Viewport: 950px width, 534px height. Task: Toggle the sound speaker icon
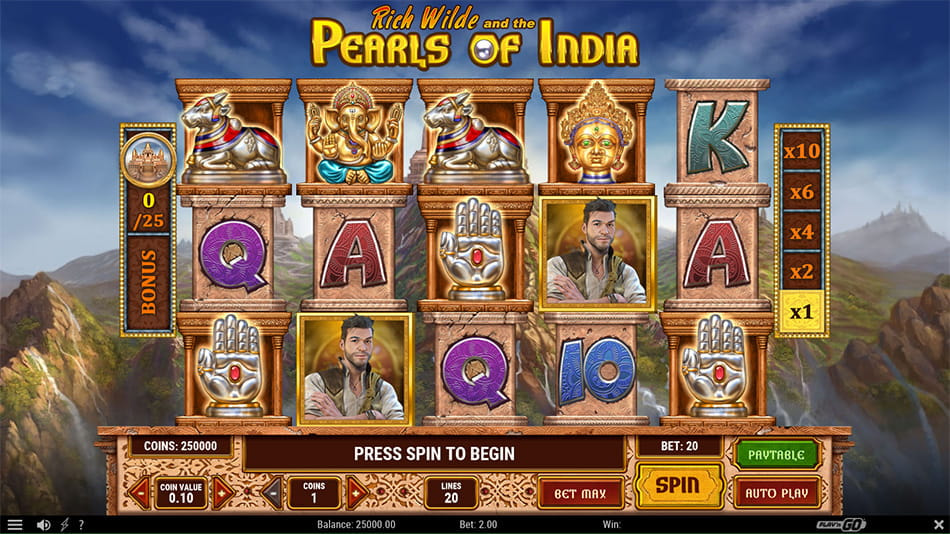(43, 524)
